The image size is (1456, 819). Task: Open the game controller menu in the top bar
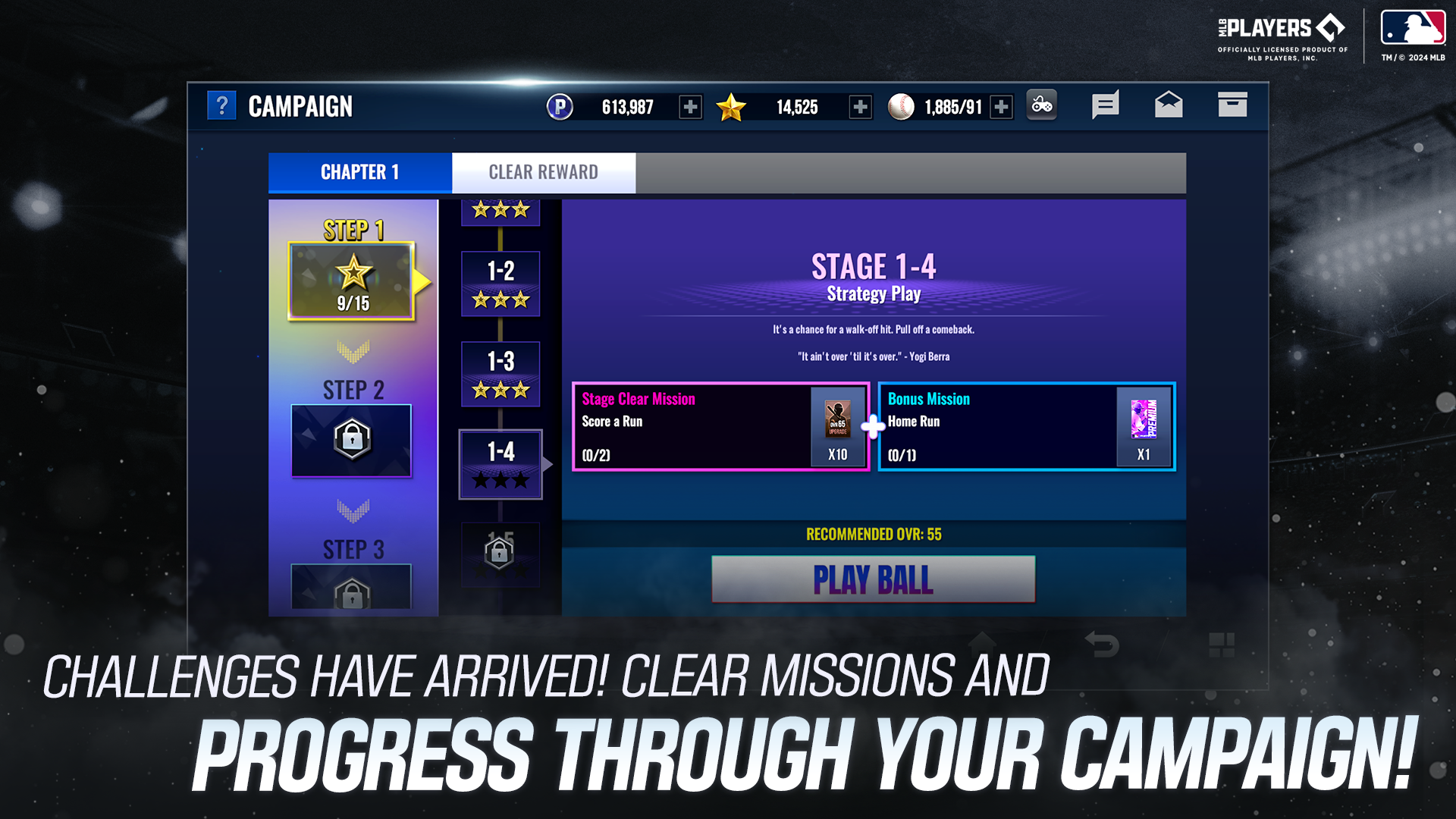tap(1042, 105)
